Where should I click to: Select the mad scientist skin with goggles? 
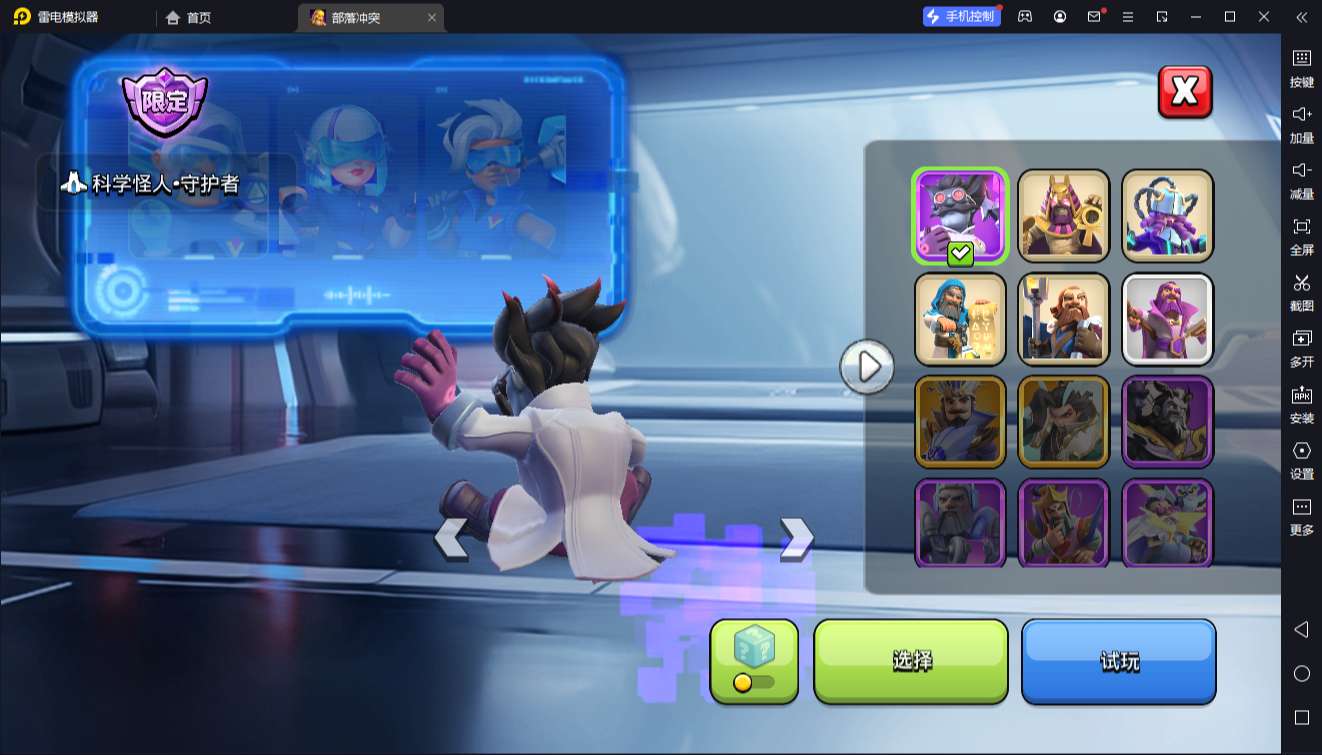tap(960, 216)
